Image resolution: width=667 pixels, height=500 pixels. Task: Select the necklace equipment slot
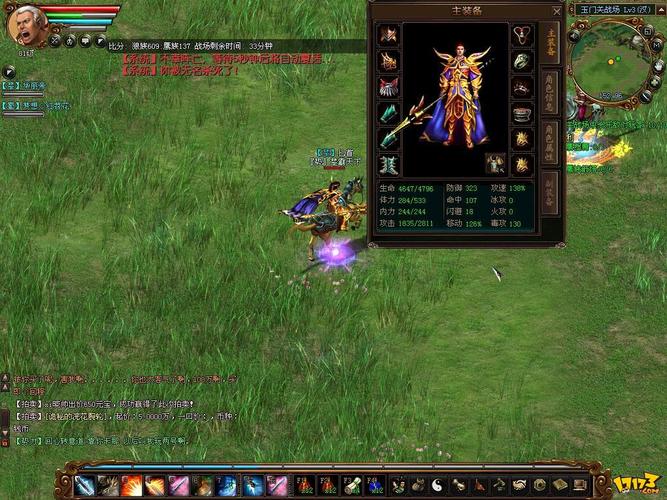[522, 35]
